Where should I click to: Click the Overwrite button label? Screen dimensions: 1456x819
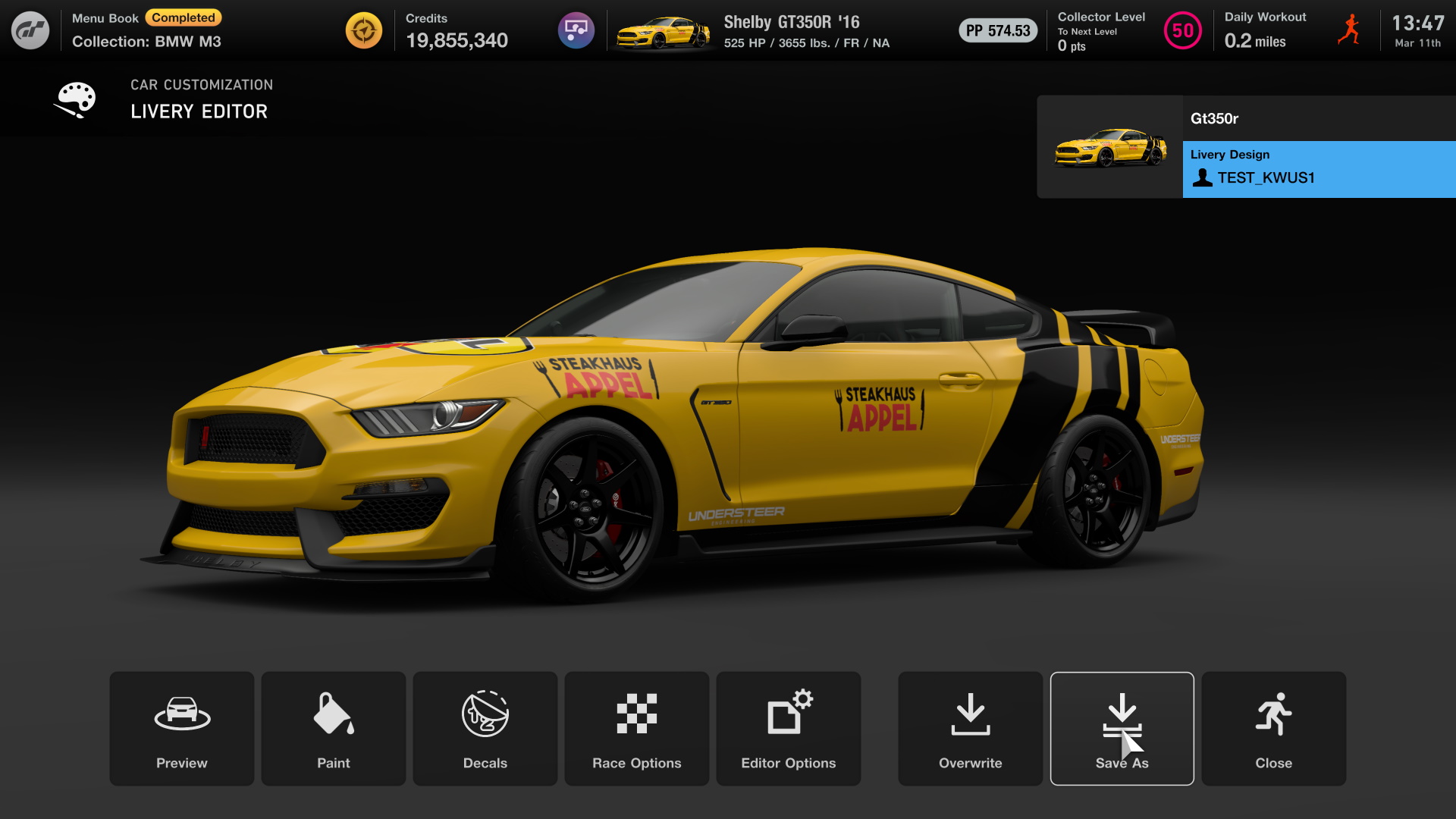click(970, 763)
